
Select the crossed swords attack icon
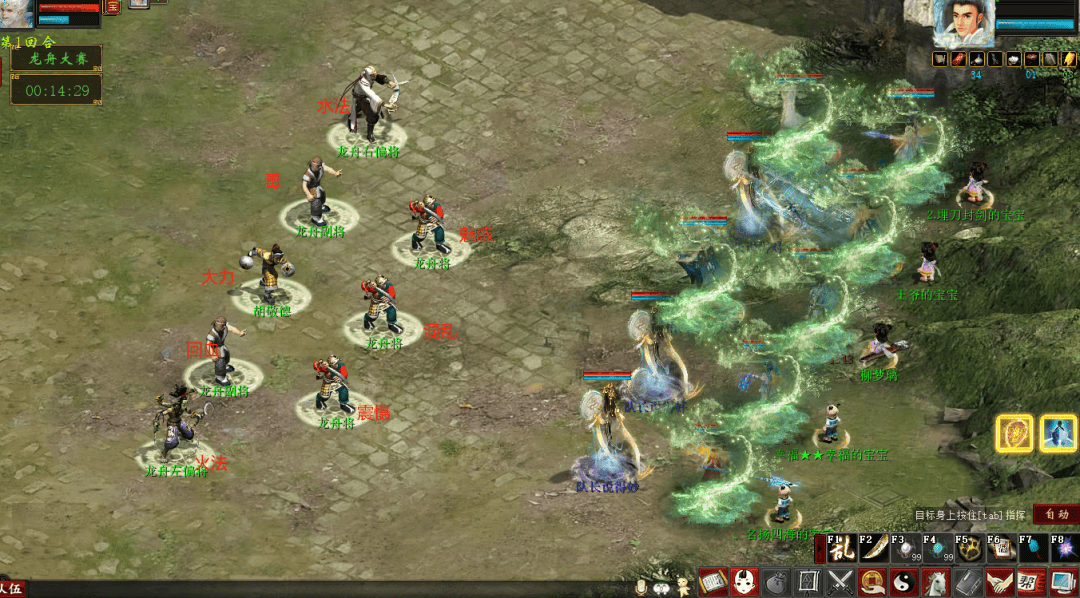click(840, 581)
